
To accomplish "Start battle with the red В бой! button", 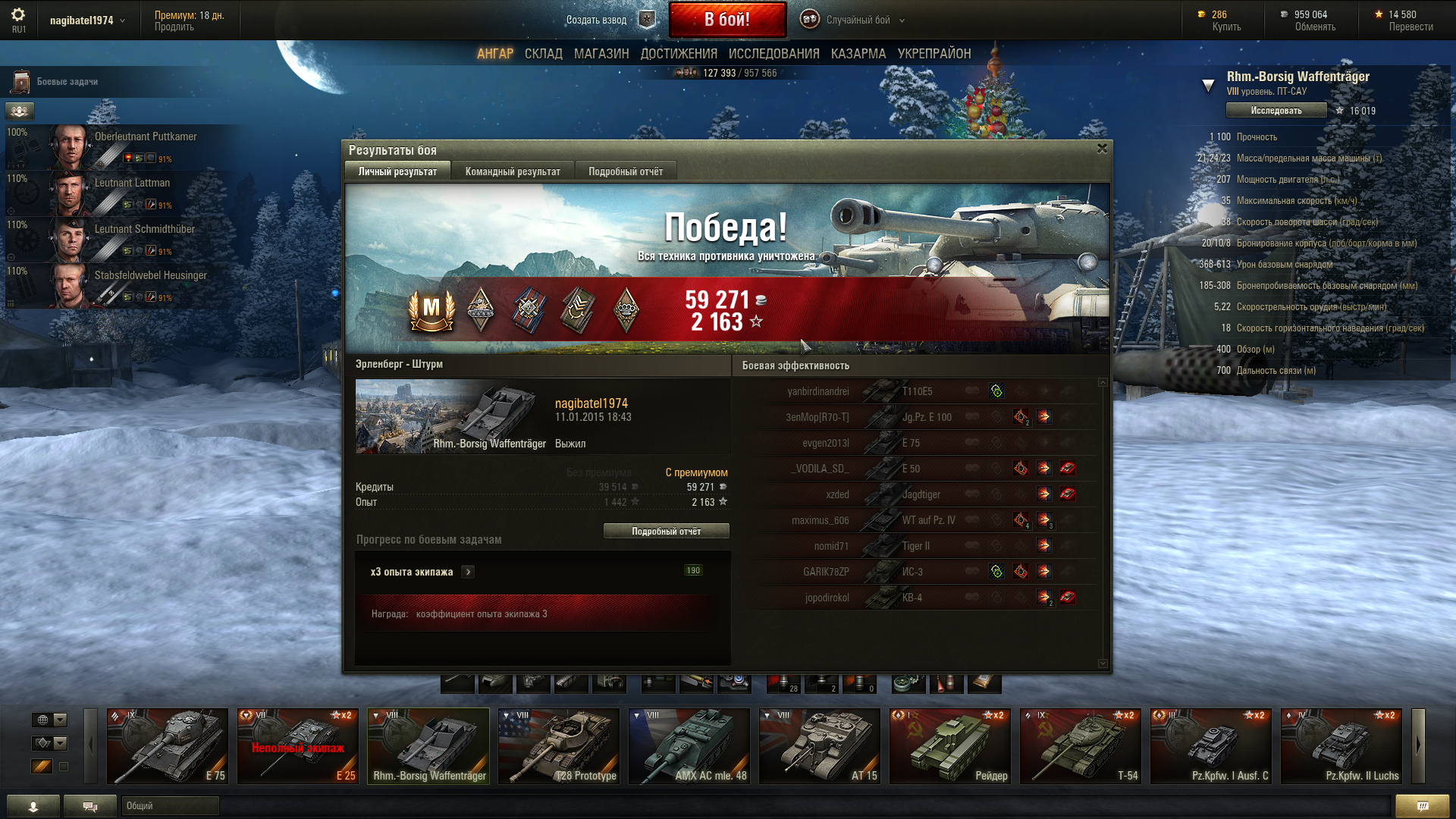I will (726, 20).
